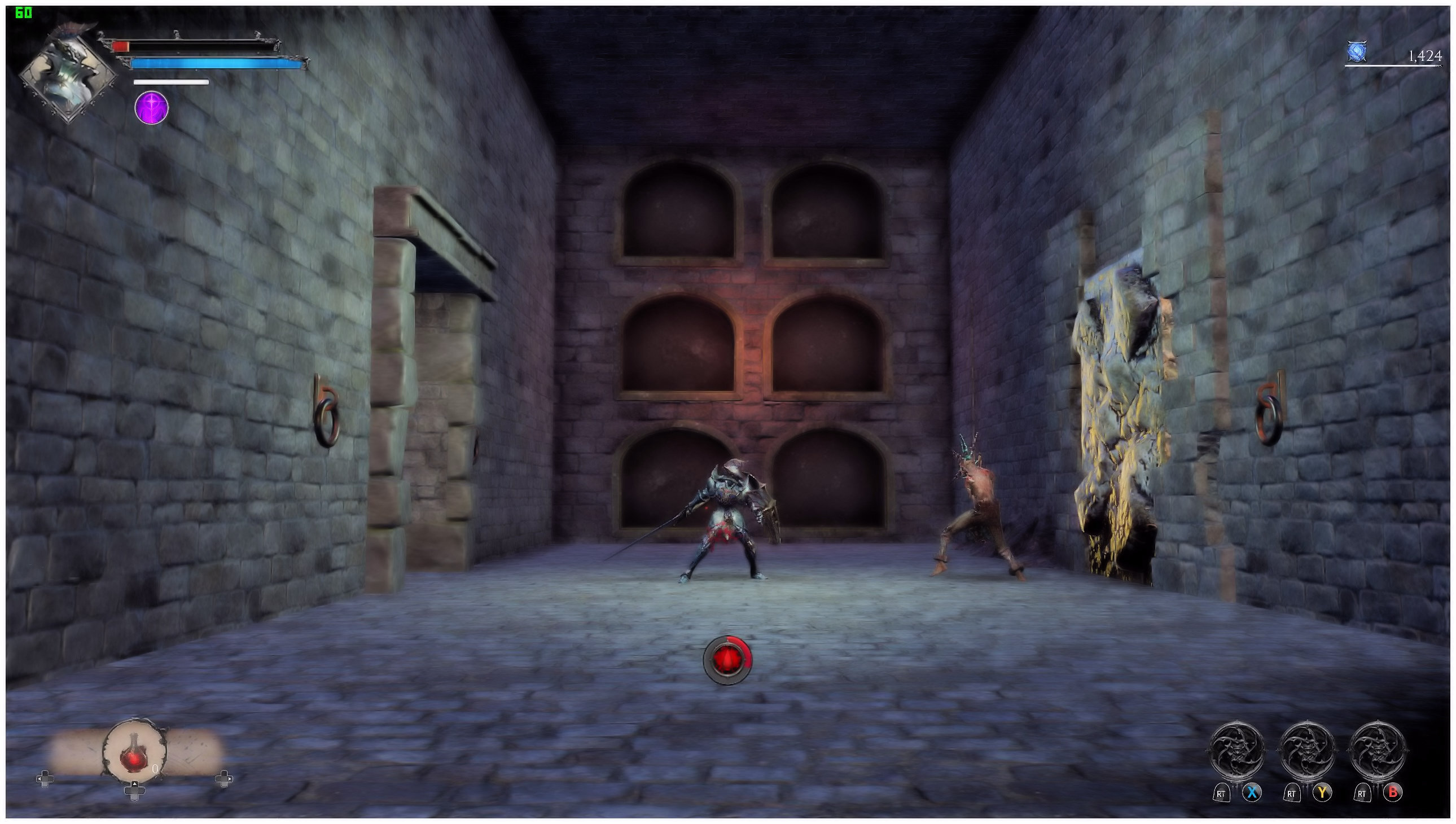This screenshot has height=824, width=1456.
Task: Click the armored knight character portrait
Action: tap(68, 73)
